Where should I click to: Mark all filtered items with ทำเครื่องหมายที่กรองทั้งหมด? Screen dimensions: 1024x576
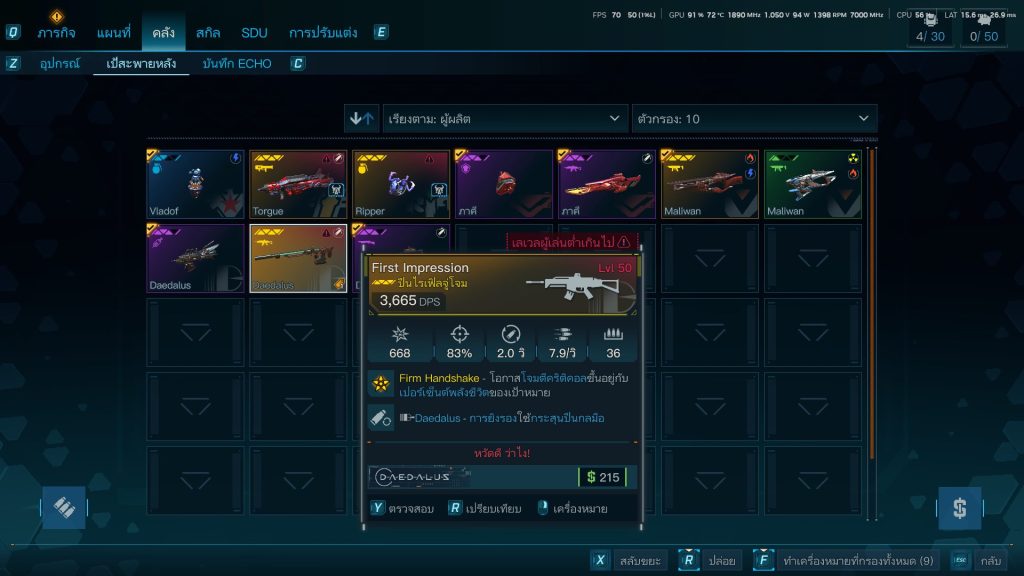[x=845, y=561]
